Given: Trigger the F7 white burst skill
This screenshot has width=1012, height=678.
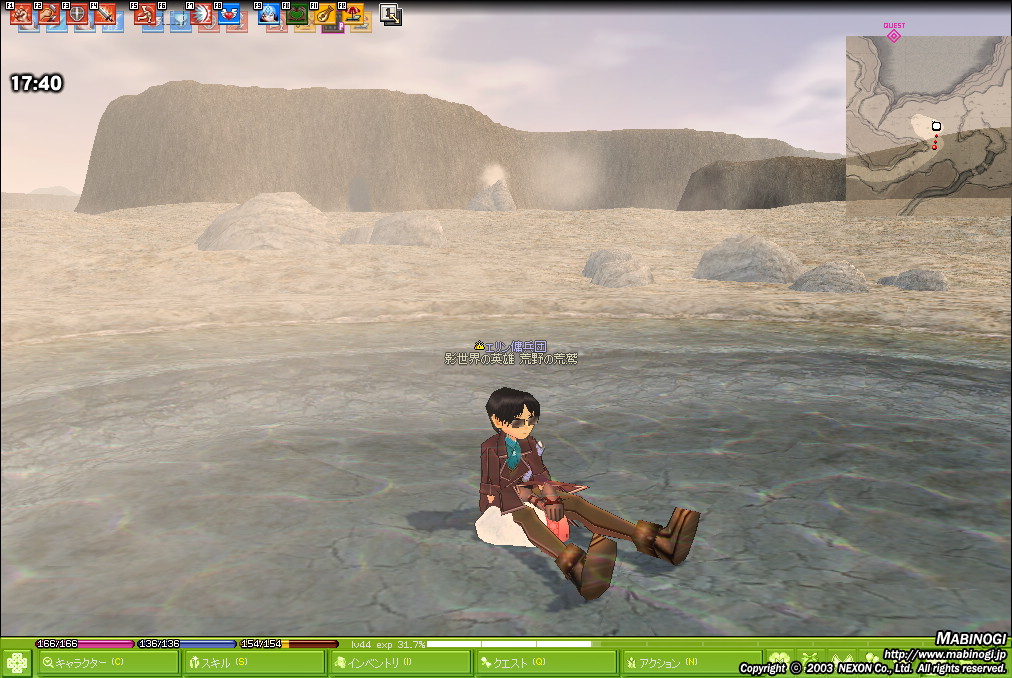Looking at the screenshot, I should pos(201,14).
